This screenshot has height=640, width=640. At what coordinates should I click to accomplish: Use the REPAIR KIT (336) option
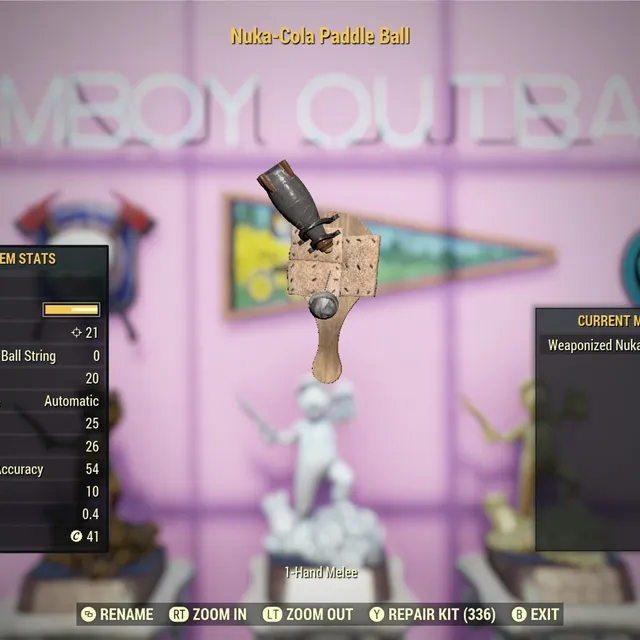click(x=431, y=614)
